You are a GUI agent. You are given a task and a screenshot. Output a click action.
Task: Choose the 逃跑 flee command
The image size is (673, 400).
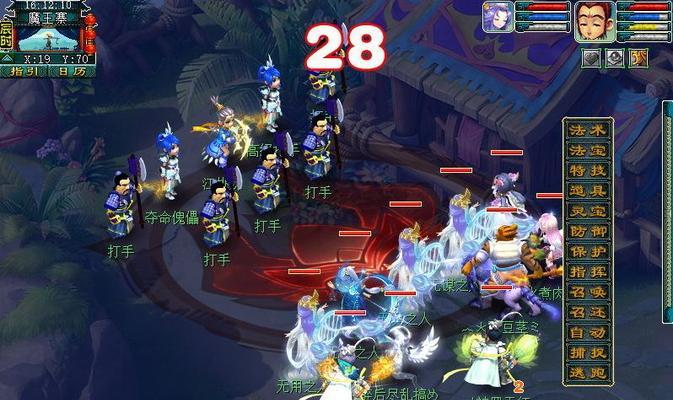(x=588, y=372)
